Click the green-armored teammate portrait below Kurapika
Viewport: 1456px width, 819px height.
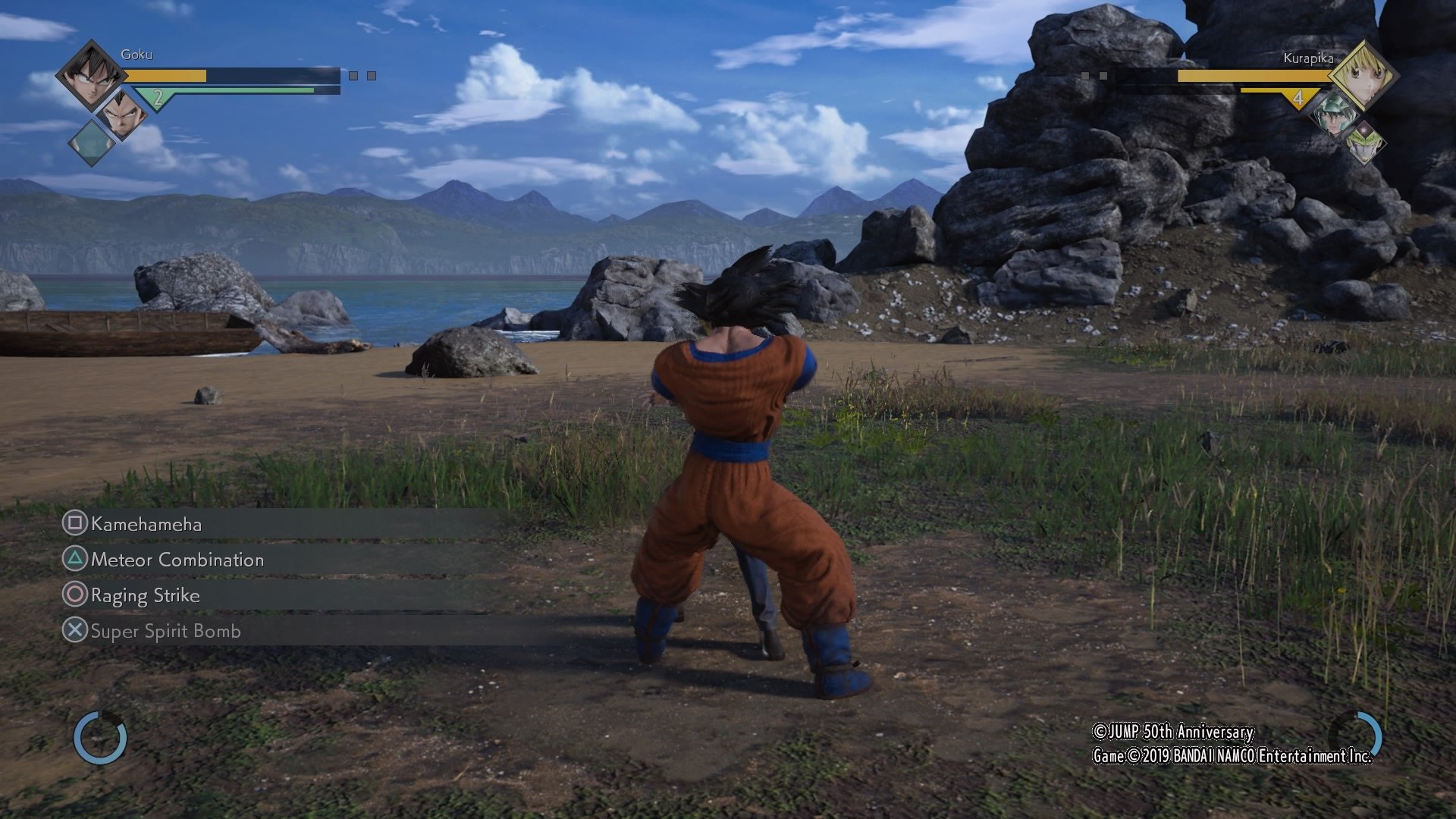click(x=1335, y=115)
